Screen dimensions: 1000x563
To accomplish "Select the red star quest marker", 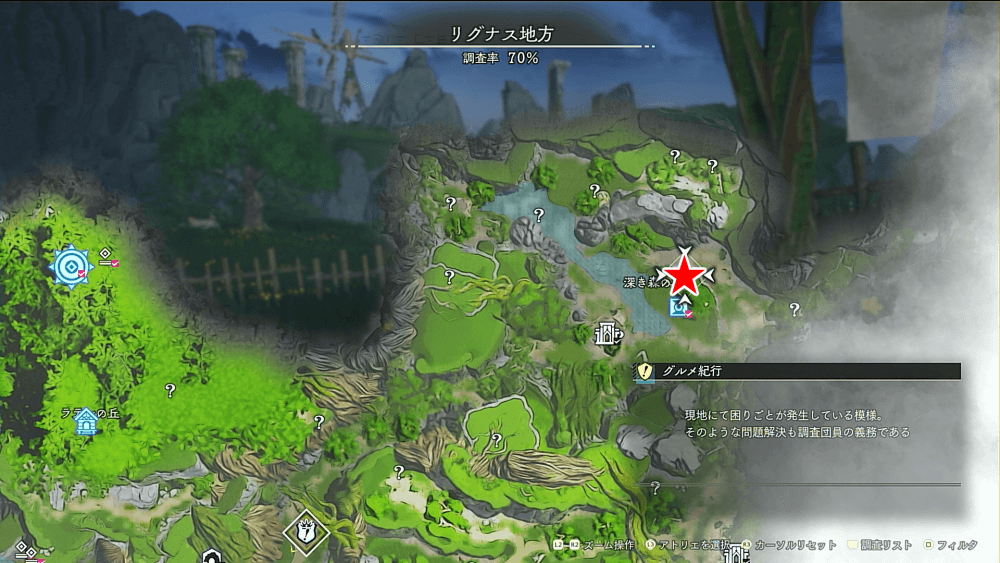I will [685, 276].
